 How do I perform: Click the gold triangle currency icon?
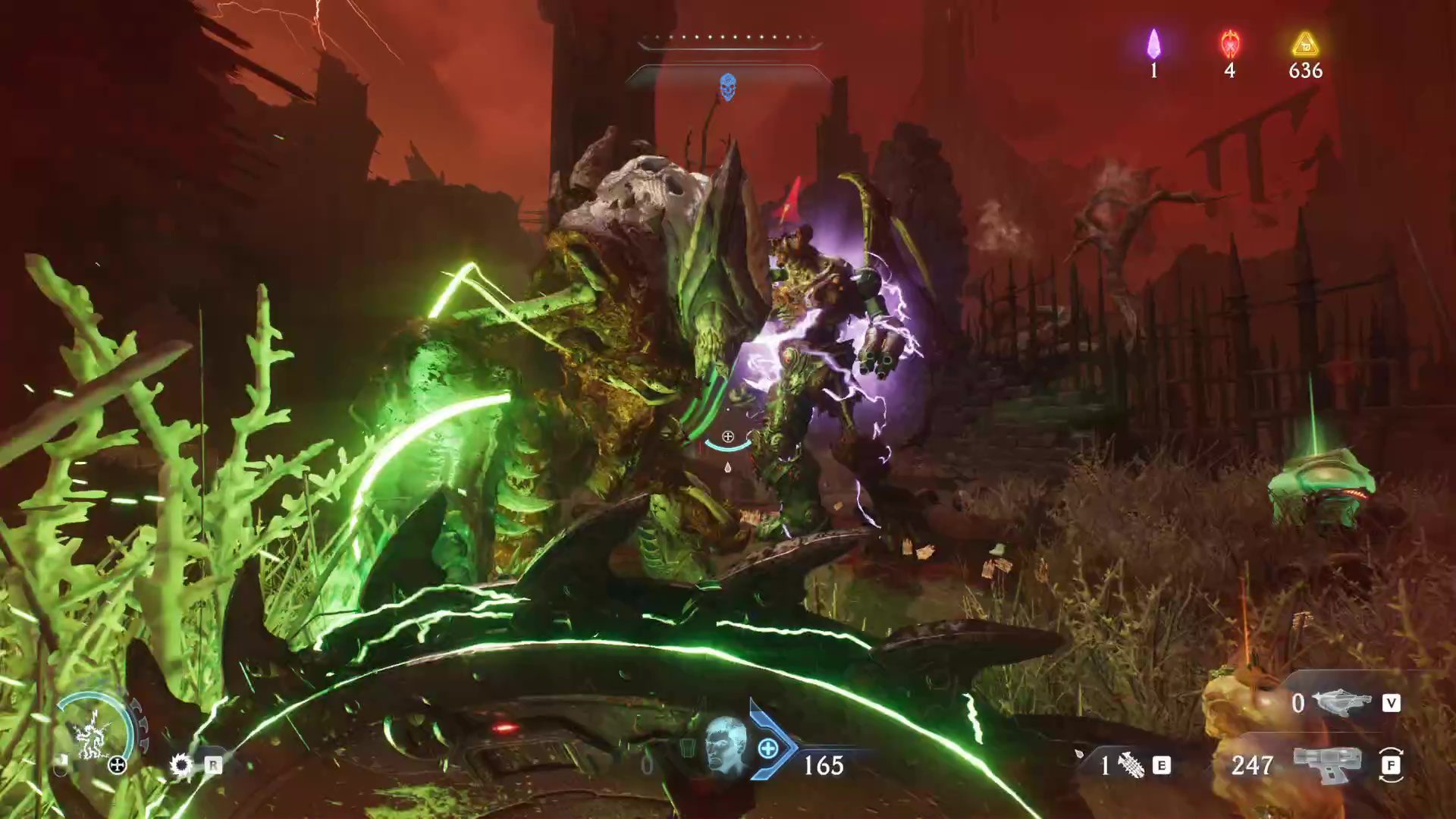click(x=1305, y=44)
